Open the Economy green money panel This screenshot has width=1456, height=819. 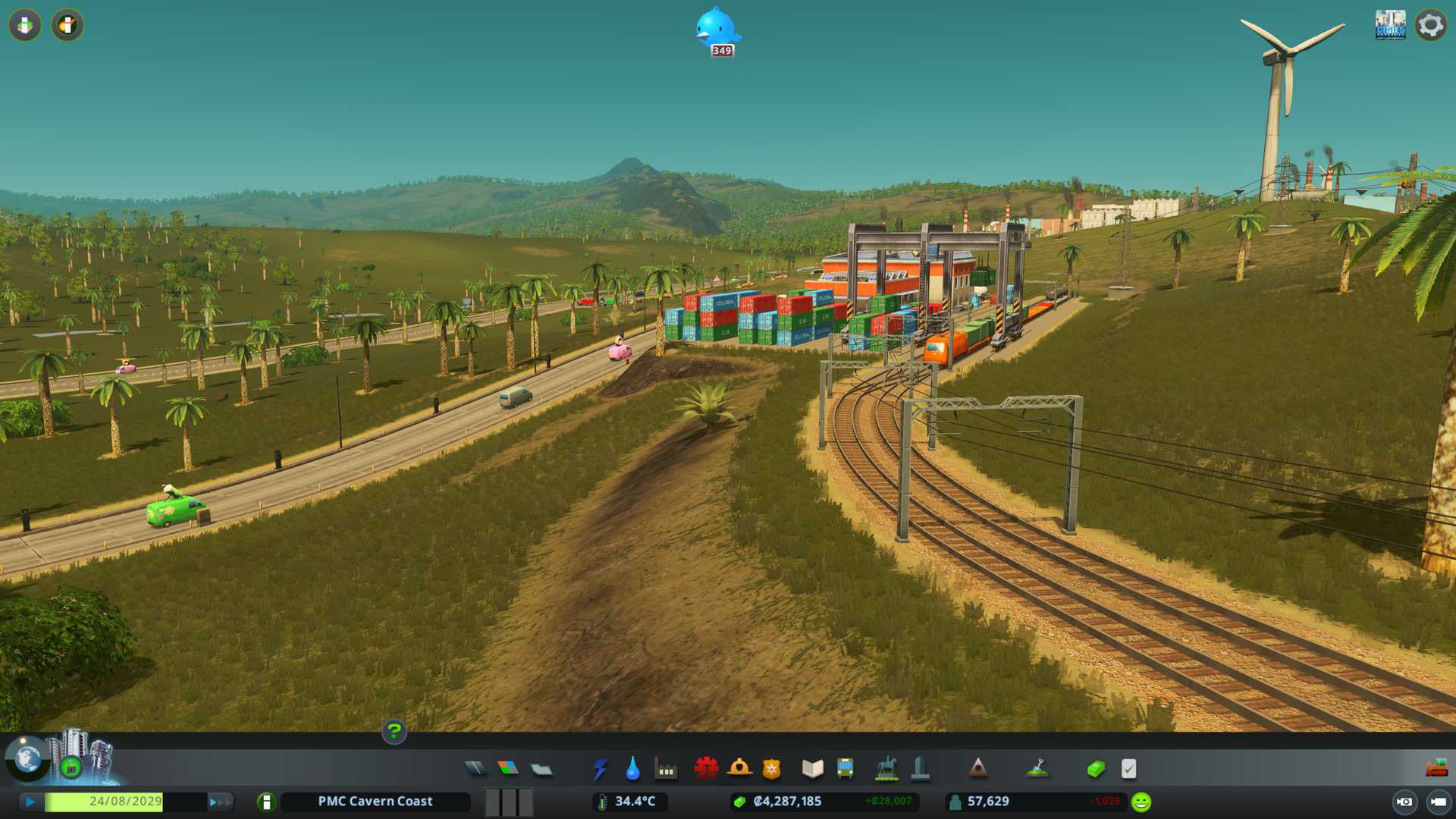(x=1095, y=769)
